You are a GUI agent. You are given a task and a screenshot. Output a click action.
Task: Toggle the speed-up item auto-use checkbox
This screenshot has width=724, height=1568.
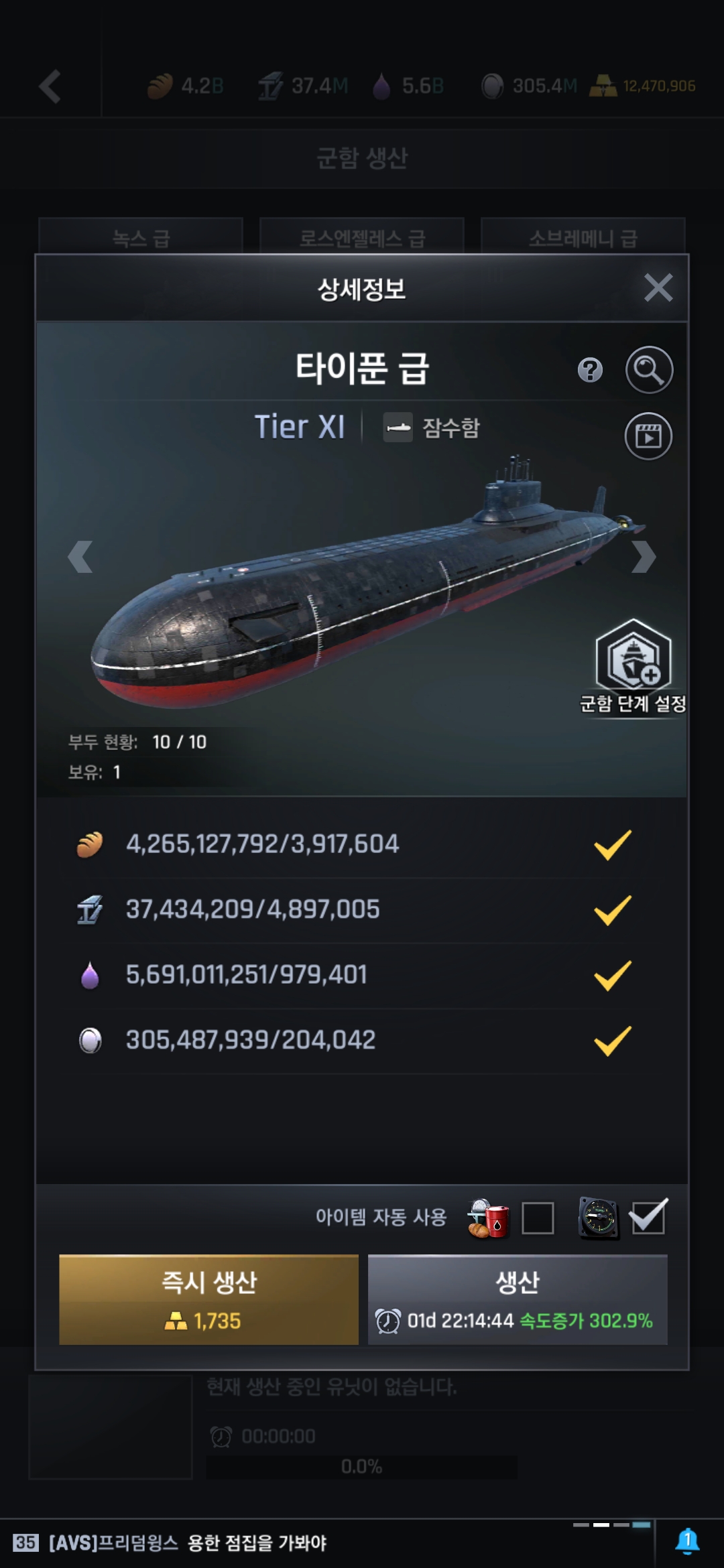pos(648,1217)
